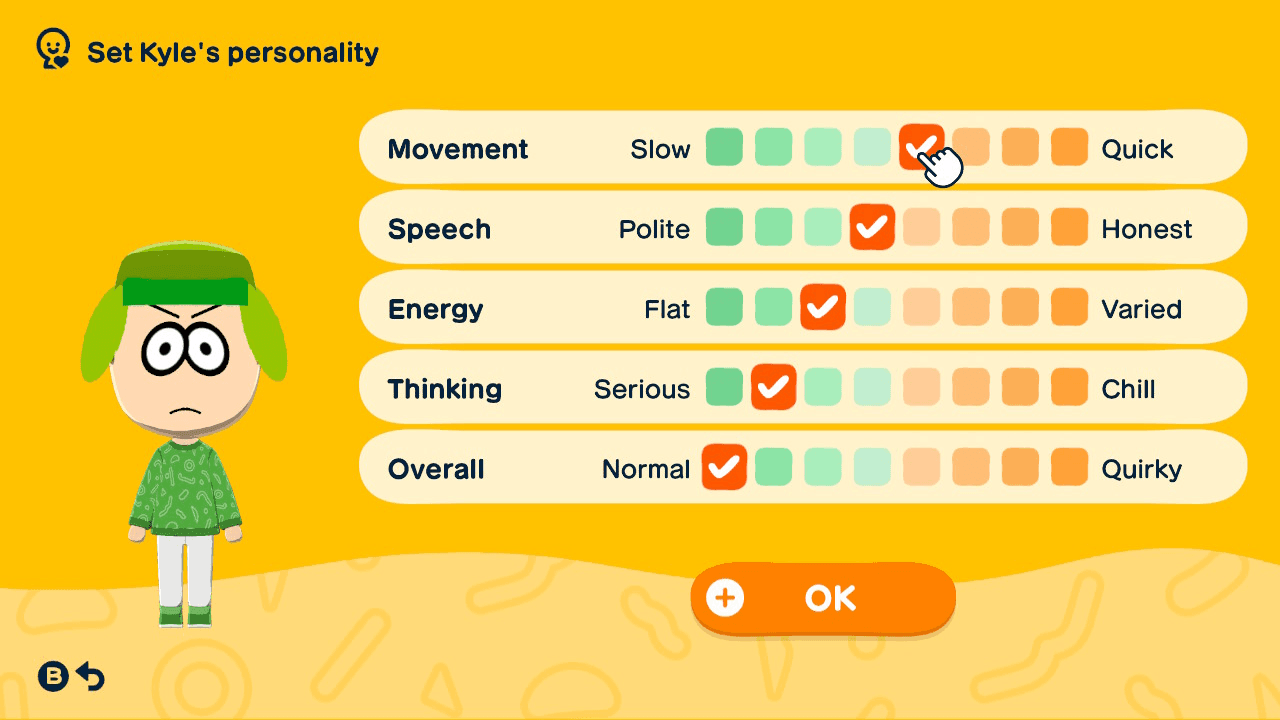
Task: Click the face icon beside the title
Action: point(52,47)
